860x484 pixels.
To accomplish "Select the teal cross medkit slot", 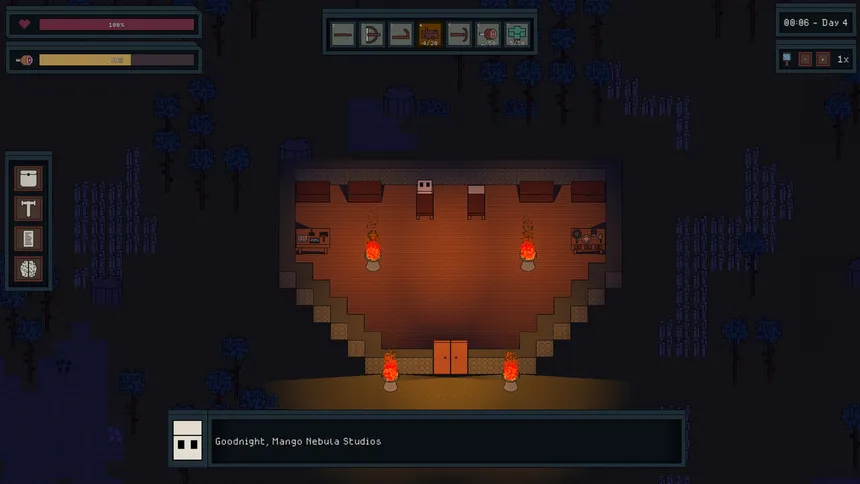I will point(517,35).
